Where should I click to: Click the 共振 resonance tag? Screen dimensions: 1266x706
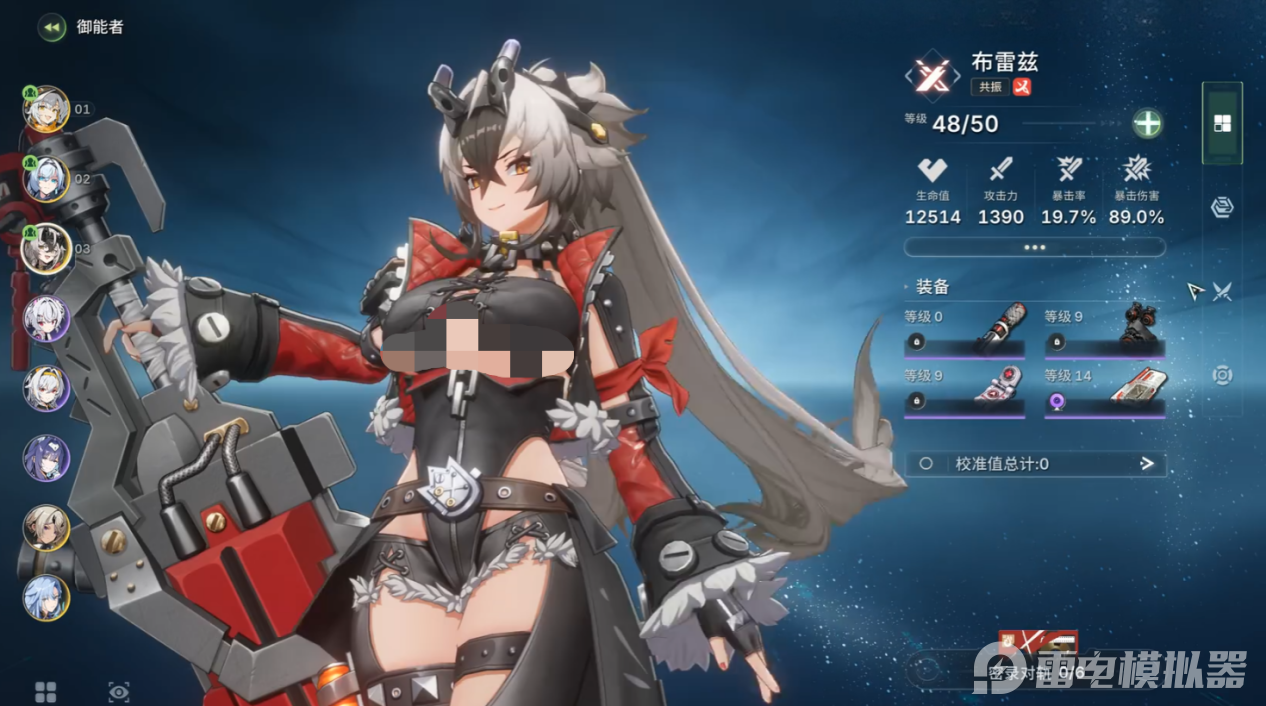pos(990,87)
